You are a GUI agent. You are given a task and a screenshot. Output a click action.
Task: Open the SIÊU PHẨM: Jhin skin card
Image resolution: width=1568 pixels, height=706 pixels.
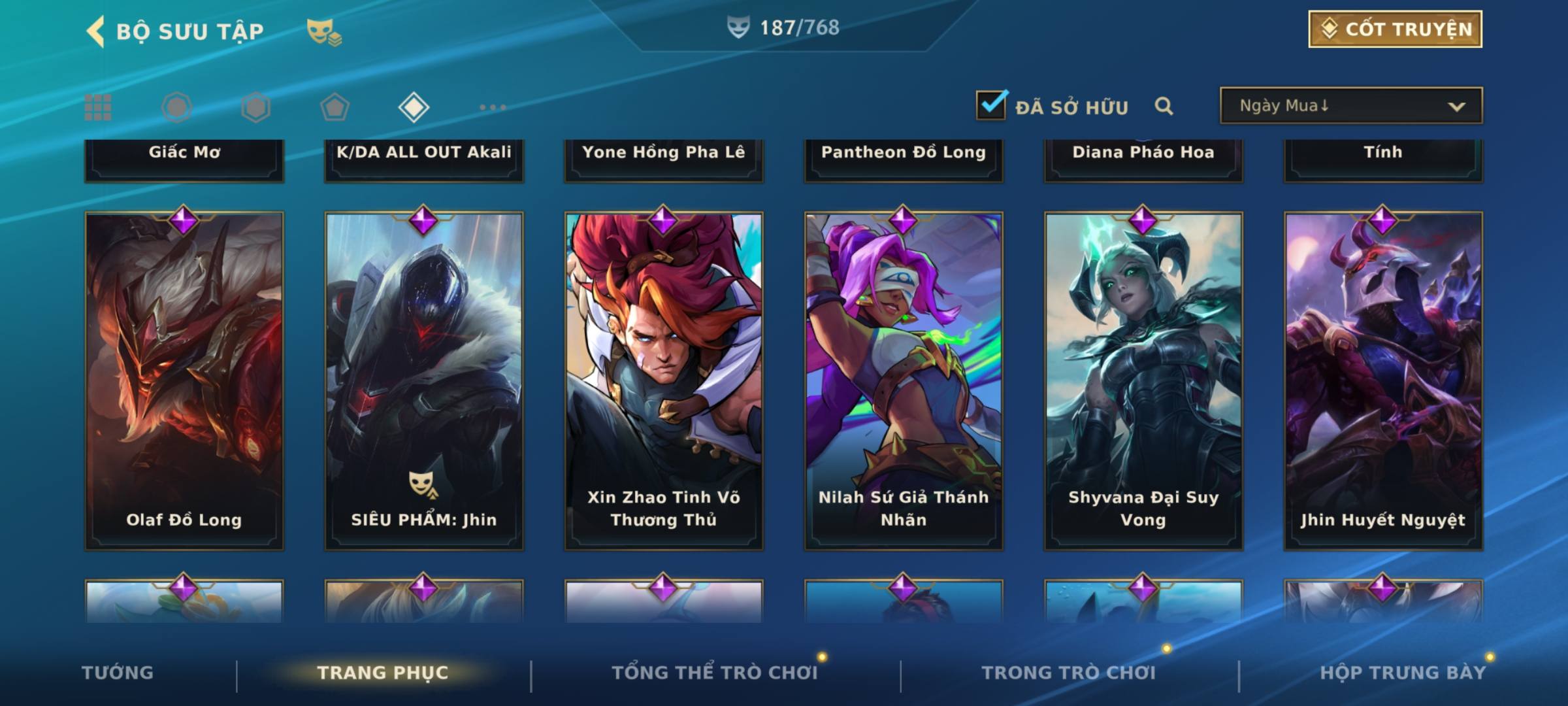pos(424,380)
